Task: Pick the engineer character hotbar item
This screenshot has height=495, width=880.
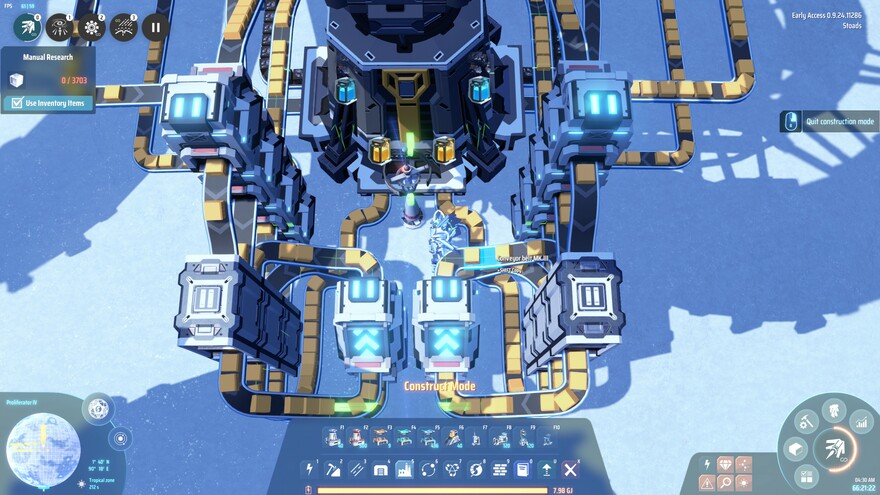Action: coord(453,437)
